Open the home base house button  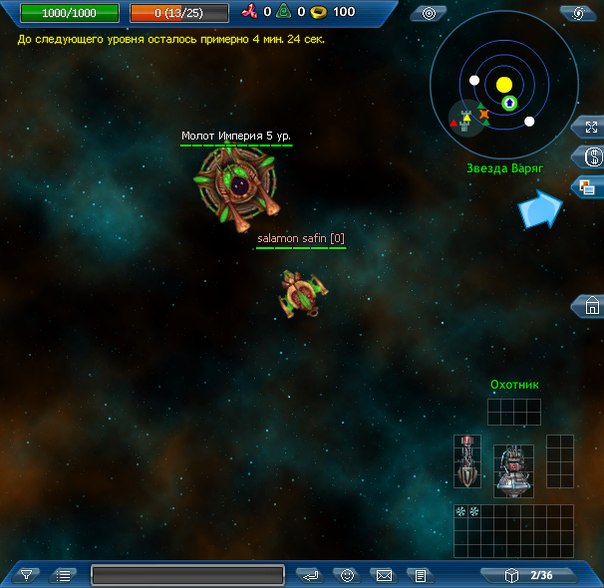(591, 306)
